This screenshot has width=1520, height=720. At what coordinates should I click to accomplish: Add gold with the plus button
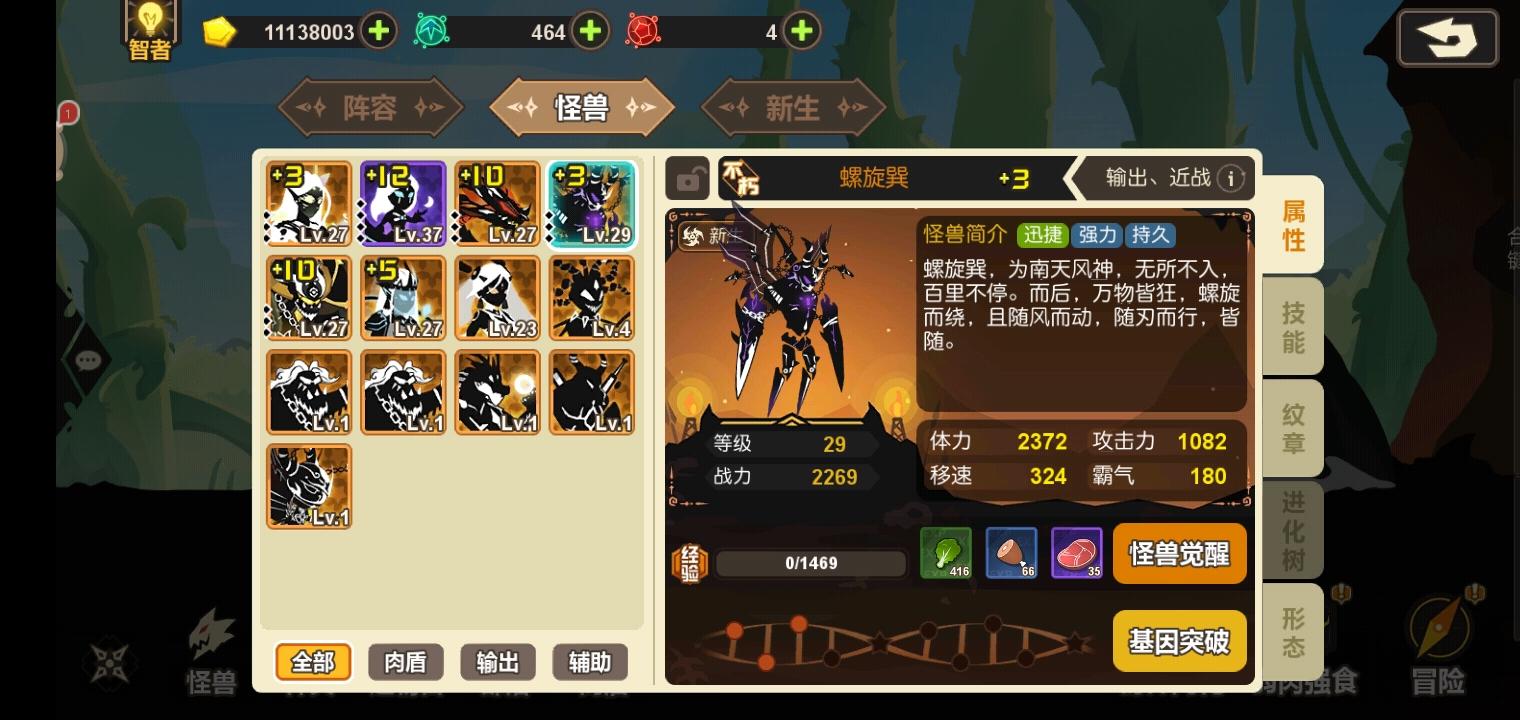point(378,30)
